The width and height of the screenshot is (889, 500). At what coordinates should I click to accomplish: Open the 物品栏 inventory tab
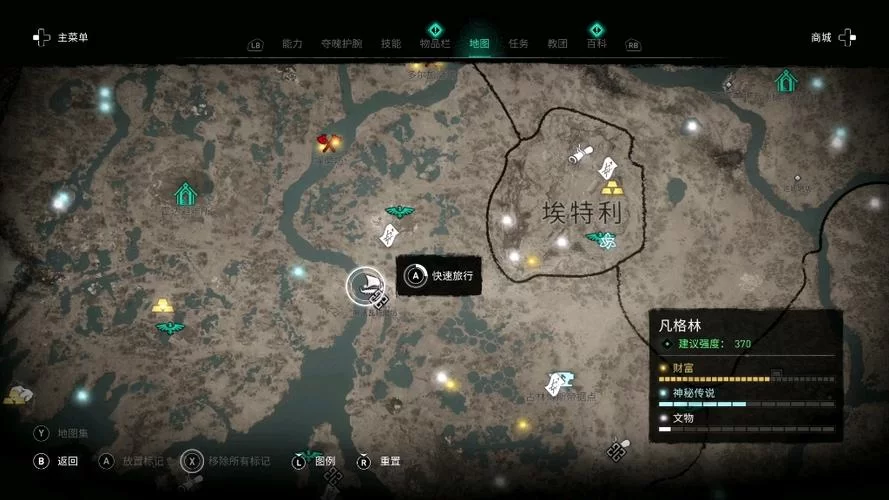click(435, 44)
